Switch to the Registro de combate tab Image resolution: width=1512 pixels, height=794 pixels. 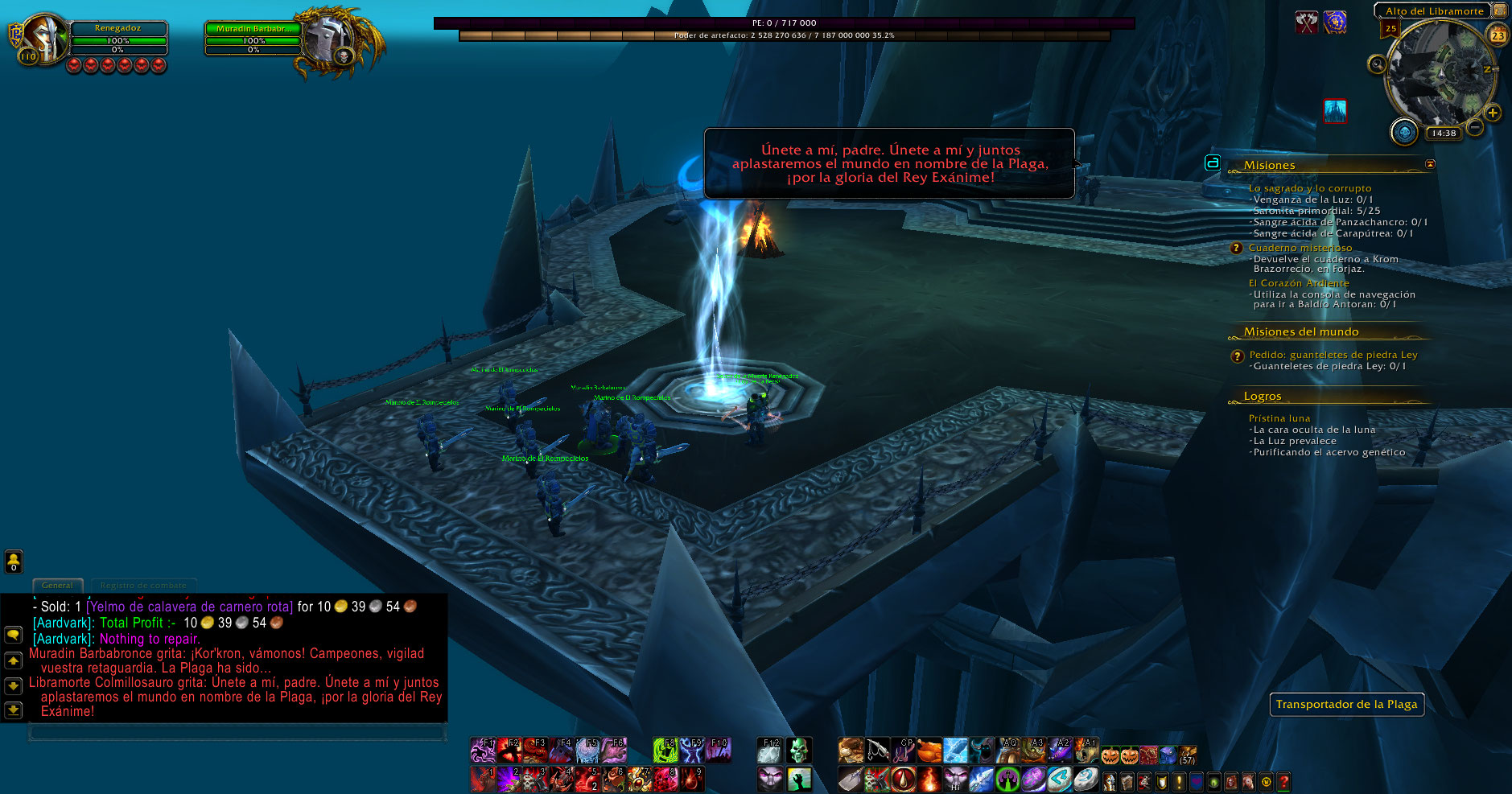coord(143,586)
